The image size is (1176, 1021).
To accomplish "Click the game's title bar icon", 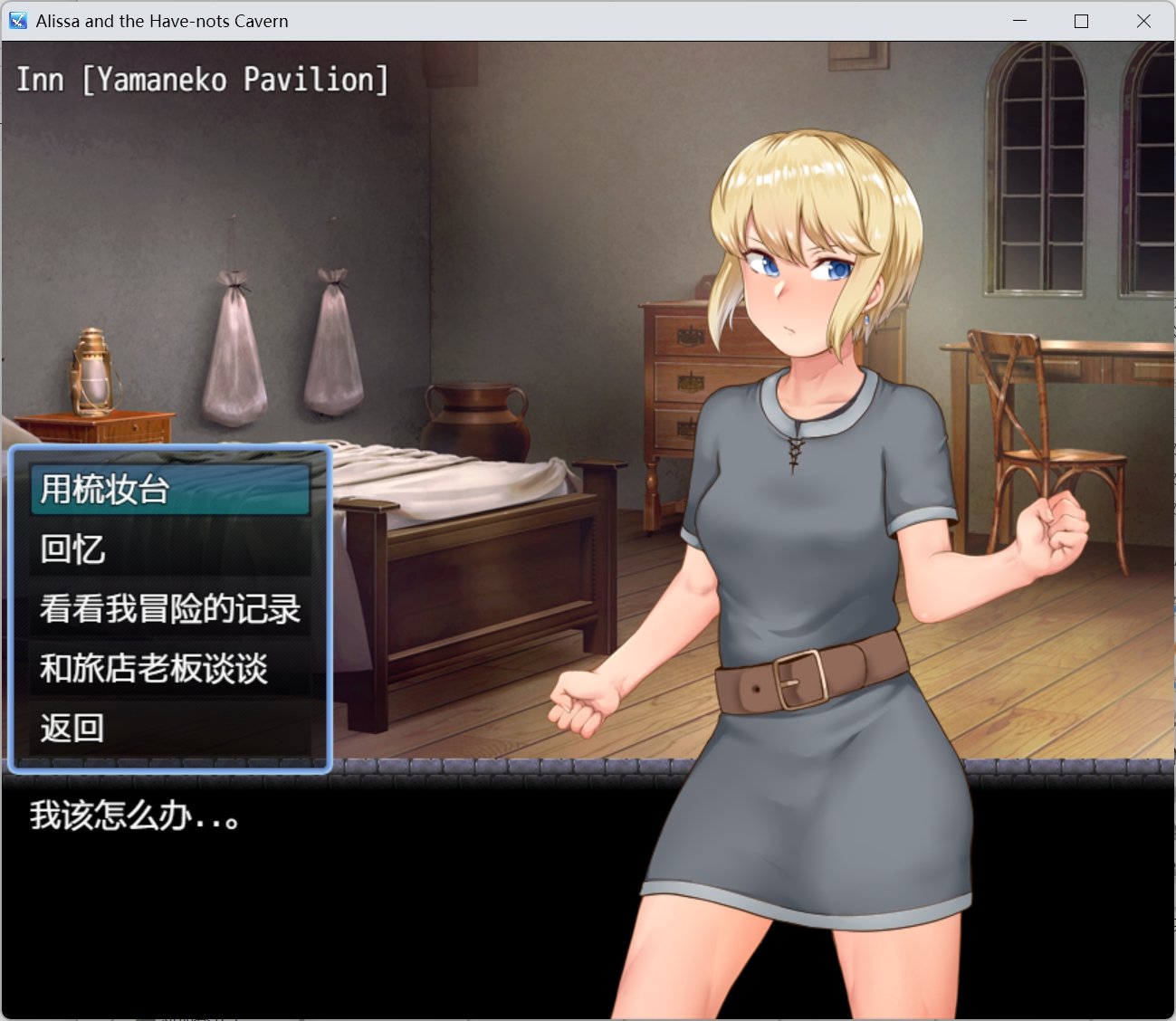I will coord(16,20).
